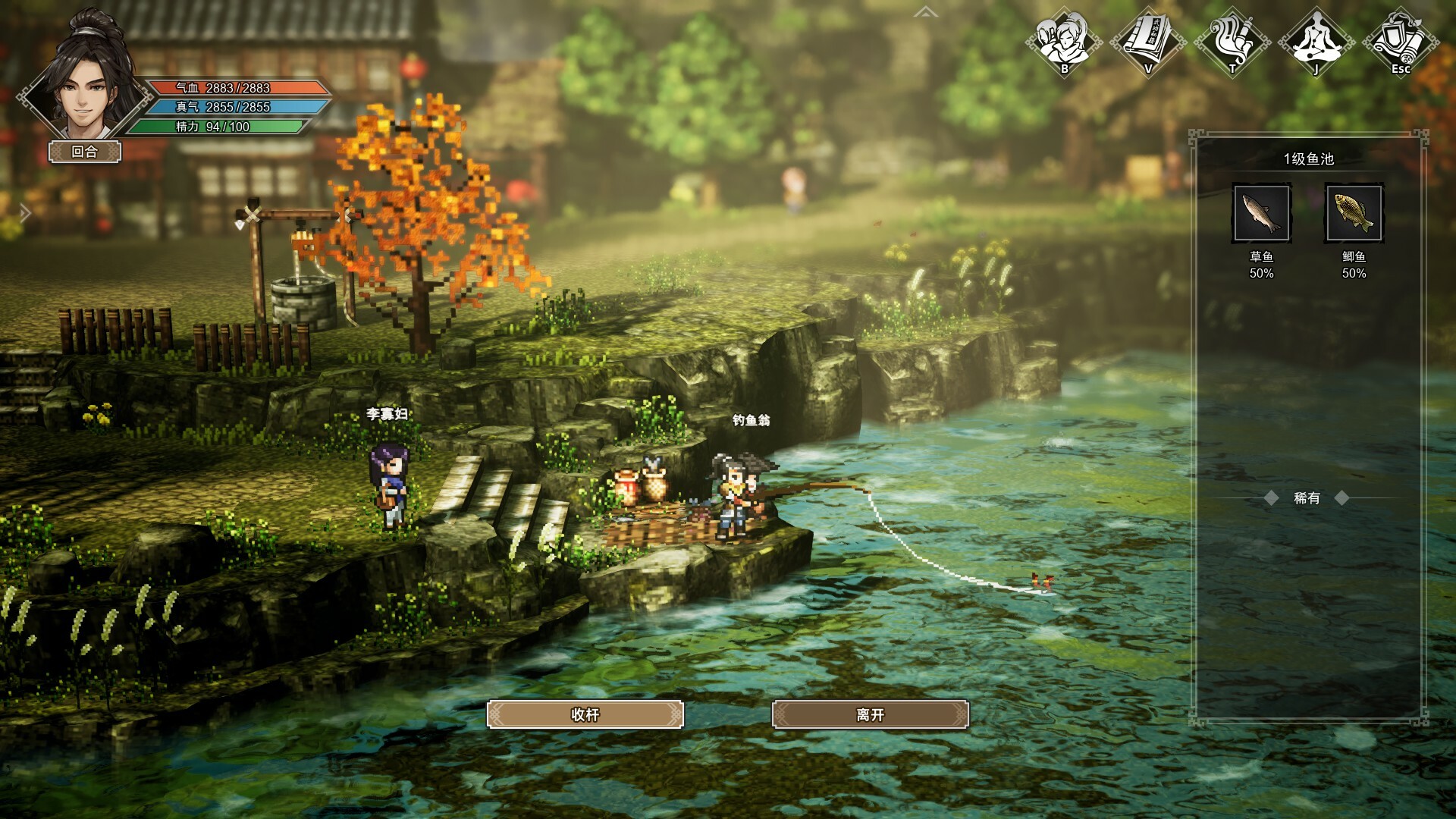This screenshot has height=819, width=1456.
Task: Open the item pouch menu (T)
Action: (1232, 42)
